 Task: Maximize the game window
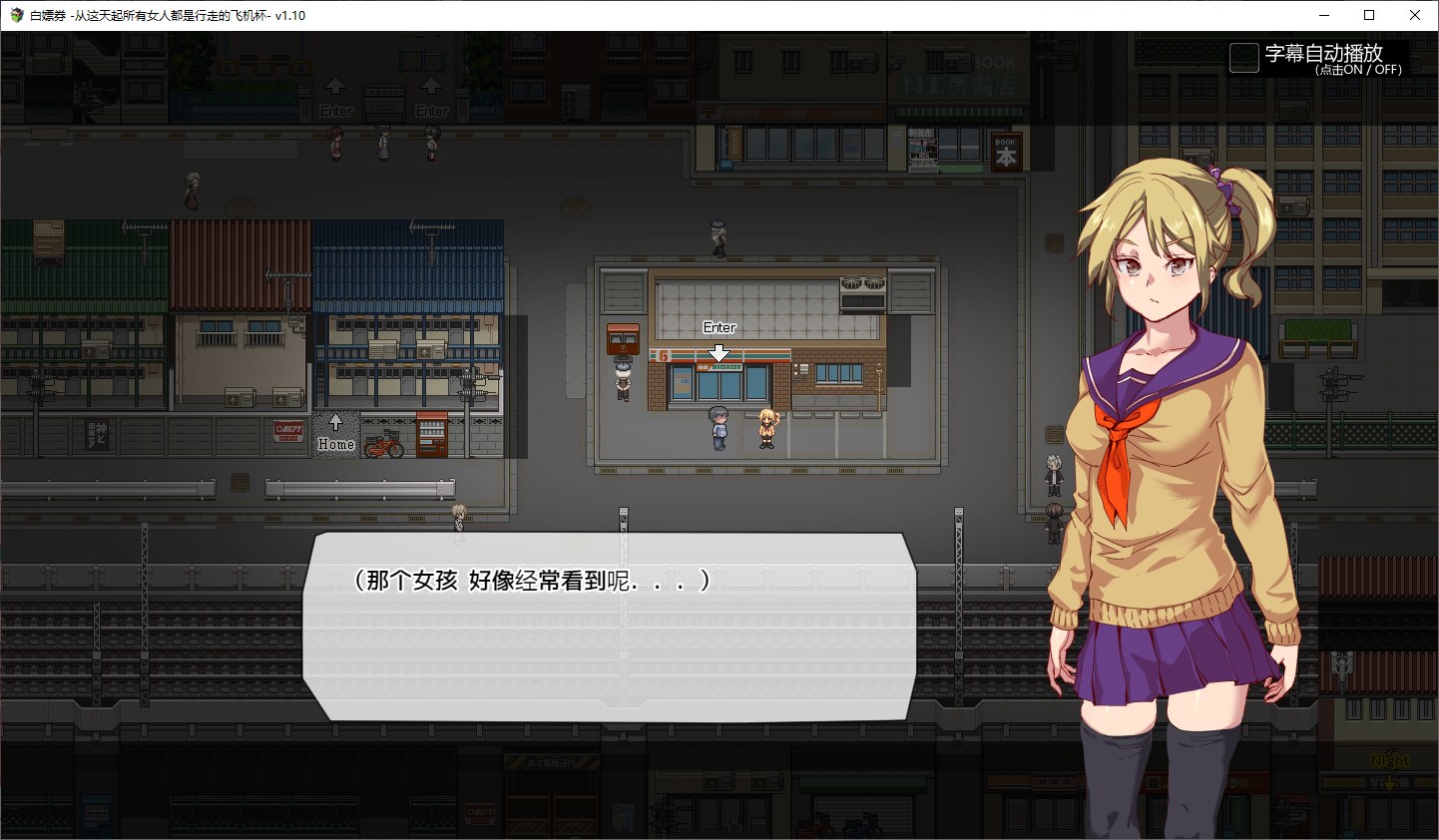(x=1369, y=15)
